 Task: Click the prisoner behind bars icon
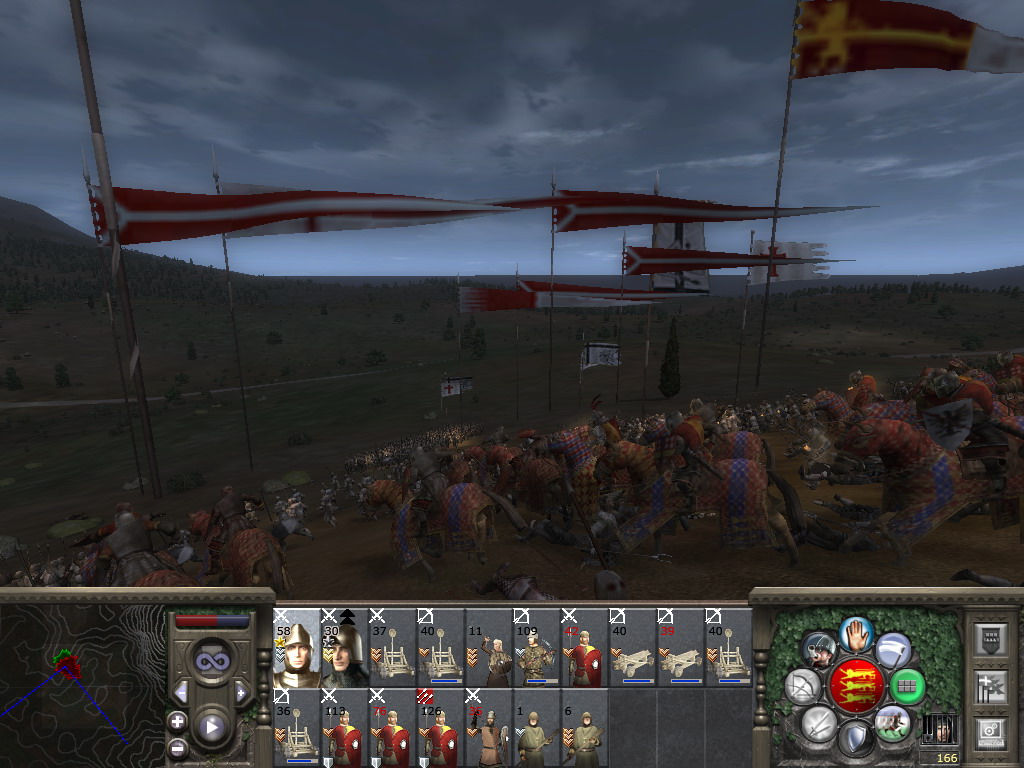[936, 727]
